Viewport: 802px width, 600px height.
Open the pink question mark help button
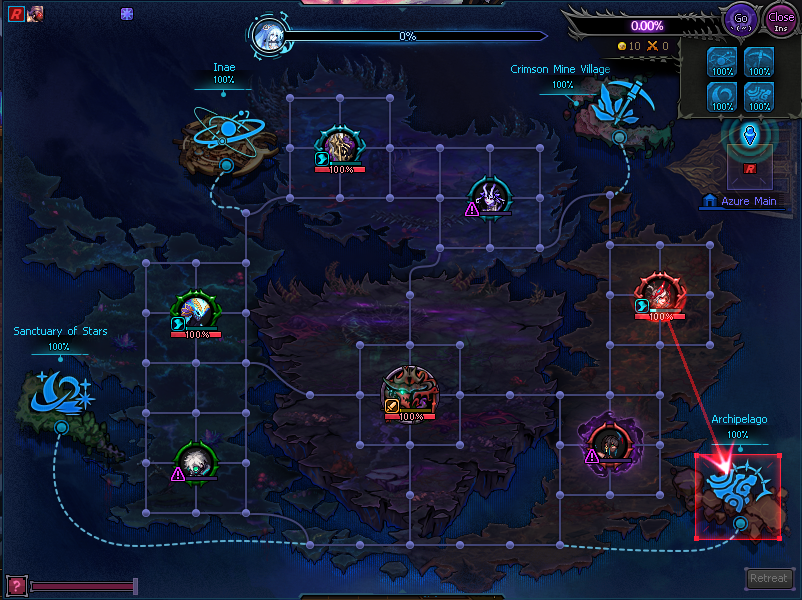pyautogui.click(x=16, y=585)
